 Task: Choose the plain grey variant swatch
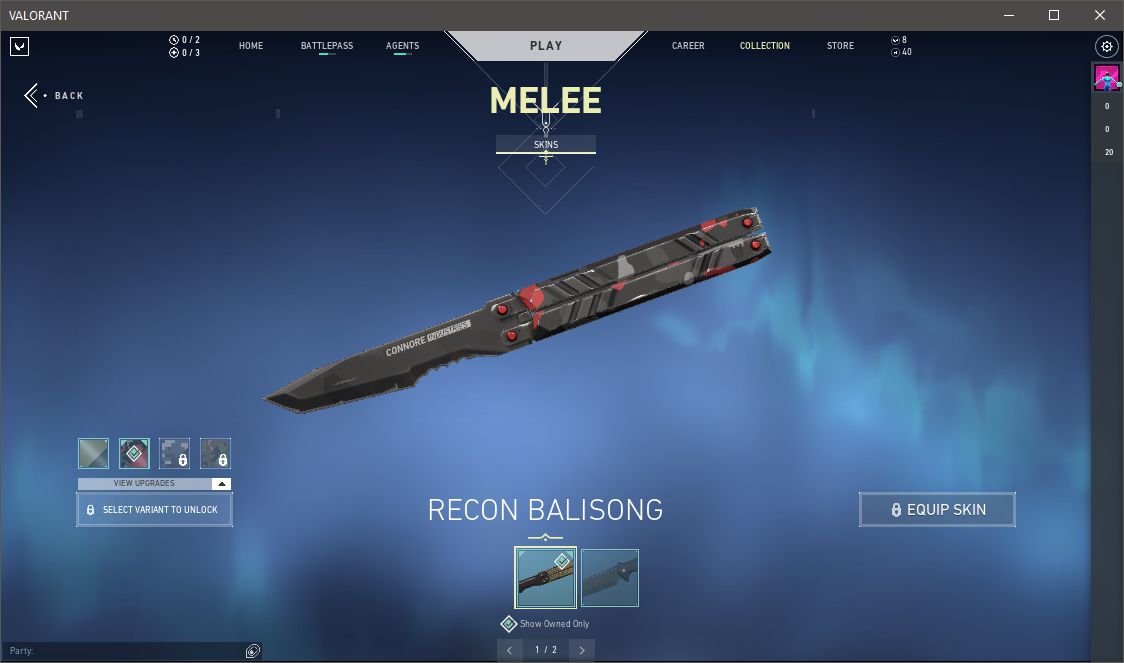tap(93, 453)
